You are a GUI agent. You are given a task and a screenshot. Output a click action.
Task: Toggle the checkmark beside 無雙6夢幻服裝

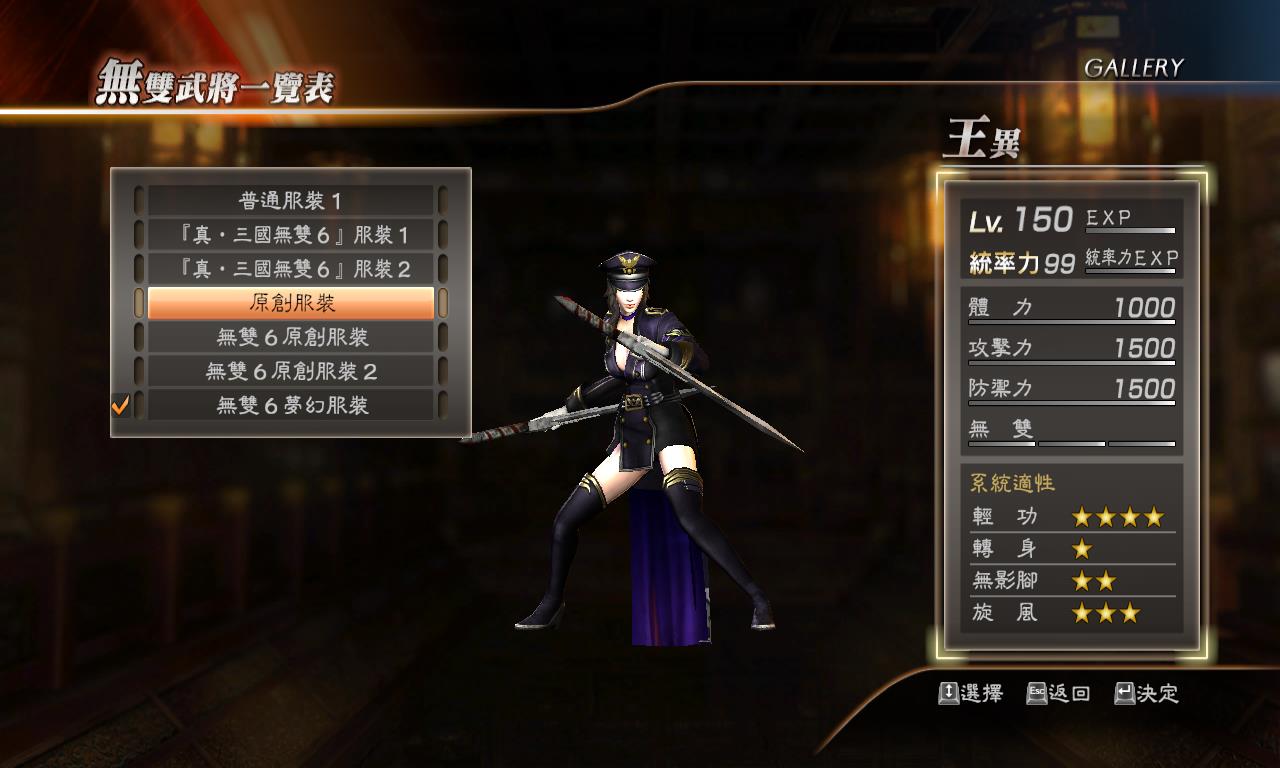(x=123, y=405)
